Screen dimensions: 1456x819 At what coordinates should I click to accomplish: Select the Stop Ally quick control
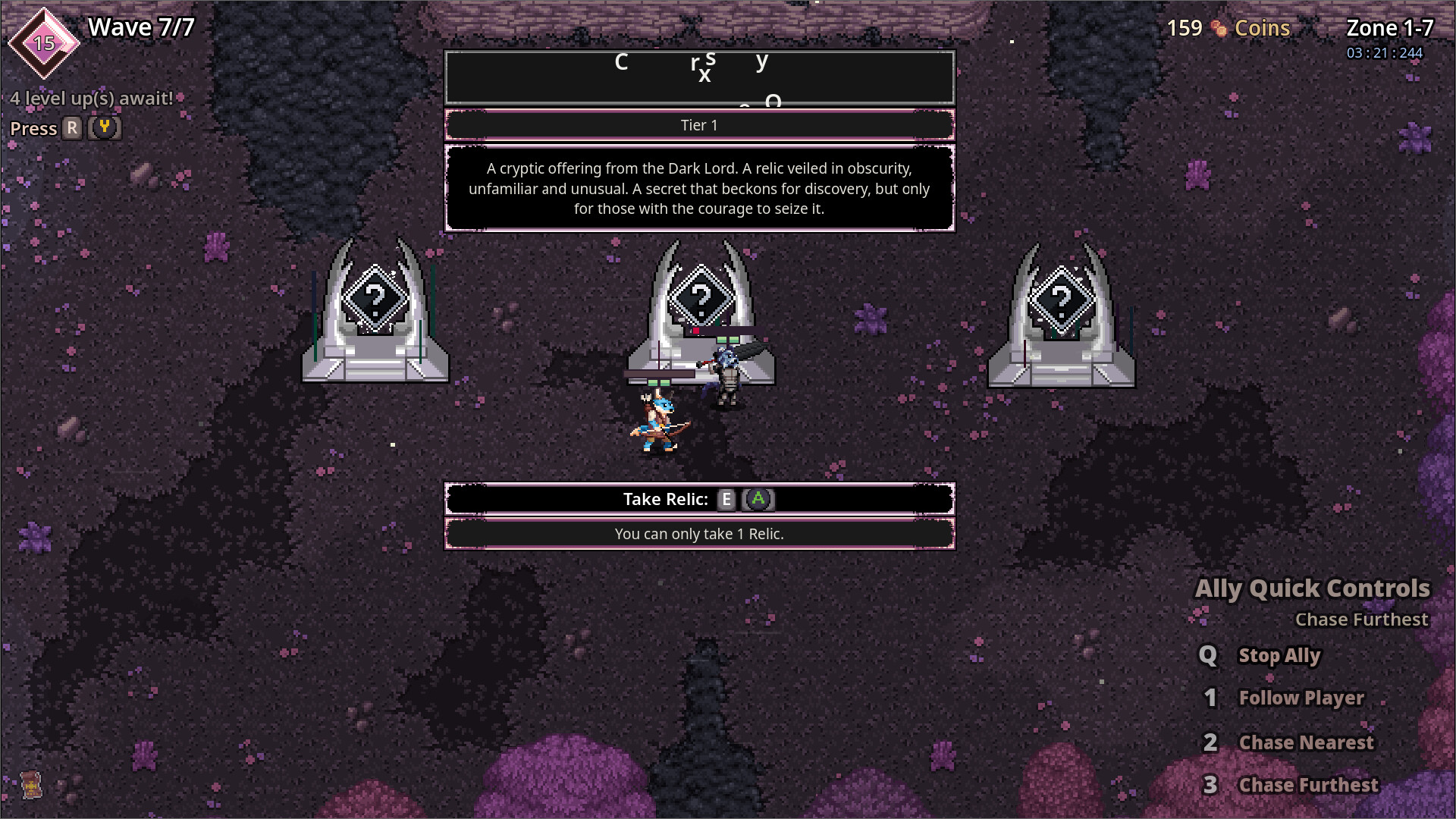(1279, 656)
